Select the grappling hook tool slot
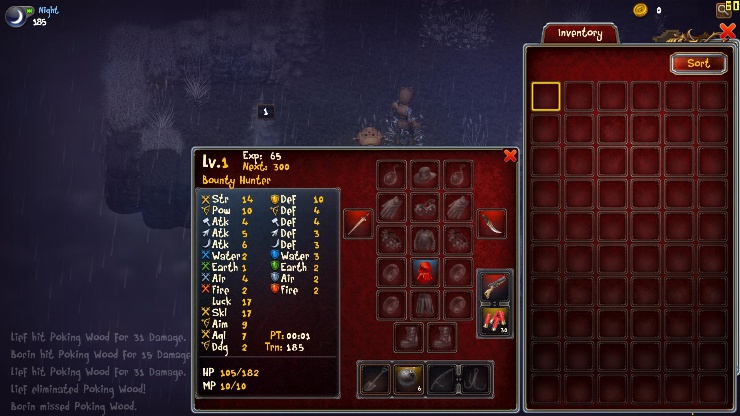Screen dimensions: 740x416 473,379
